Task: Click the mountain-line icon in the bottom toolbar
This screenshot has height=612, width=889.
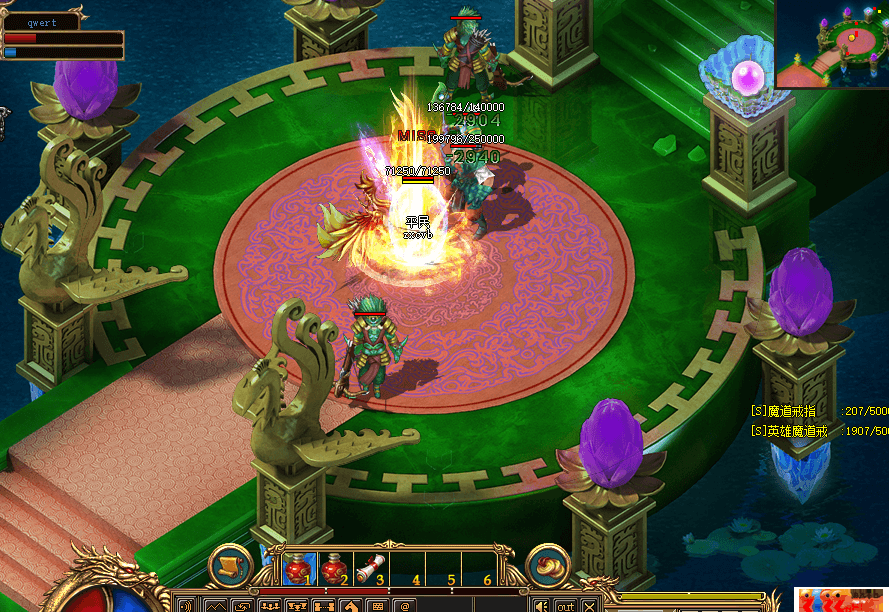Action: [215, 605]
